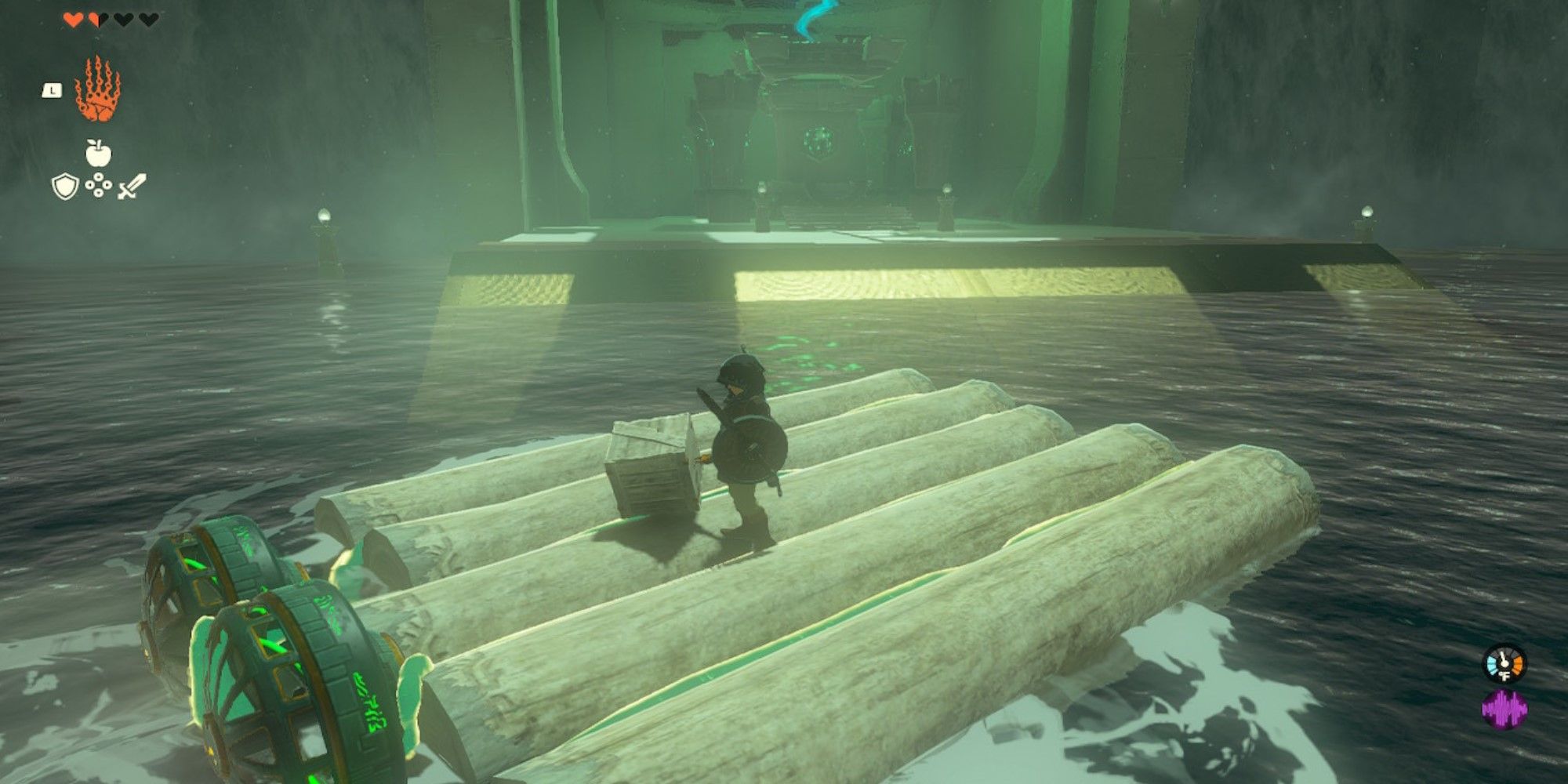Click the apple food icon in the HUD

coord(98,153)
